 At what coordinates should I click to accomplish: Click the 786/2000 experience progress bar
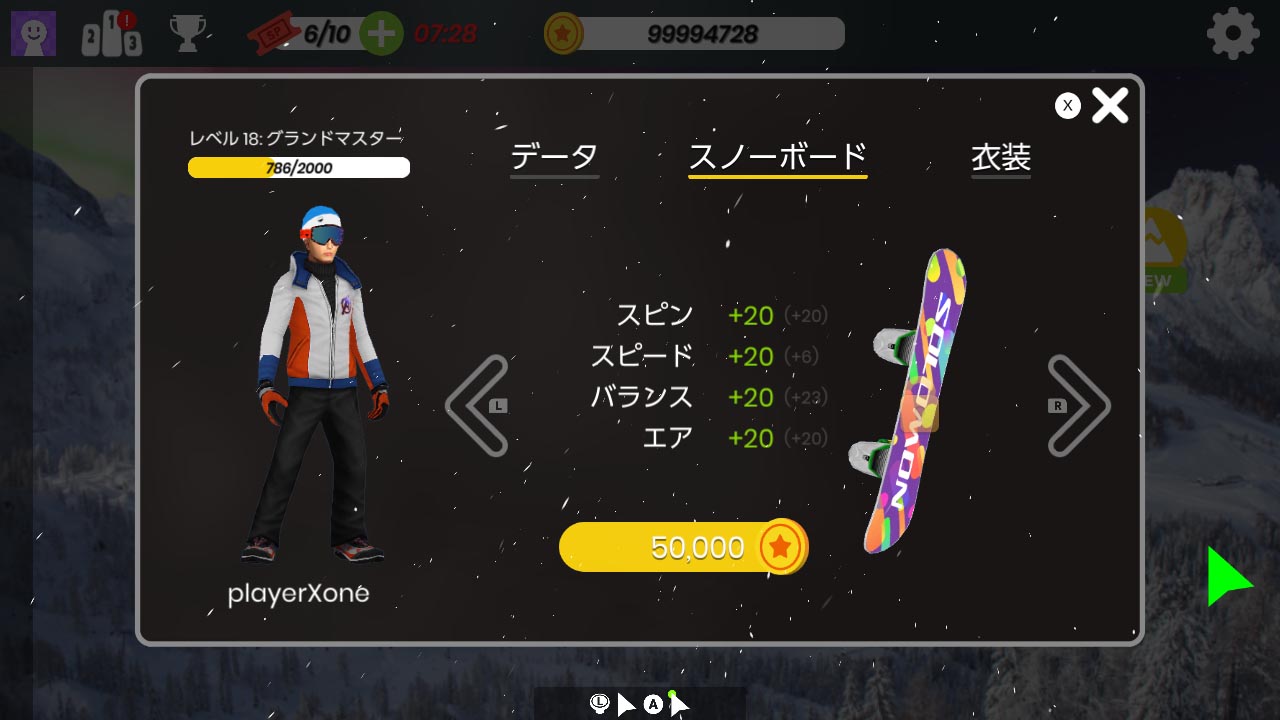(x=298, y=167)
